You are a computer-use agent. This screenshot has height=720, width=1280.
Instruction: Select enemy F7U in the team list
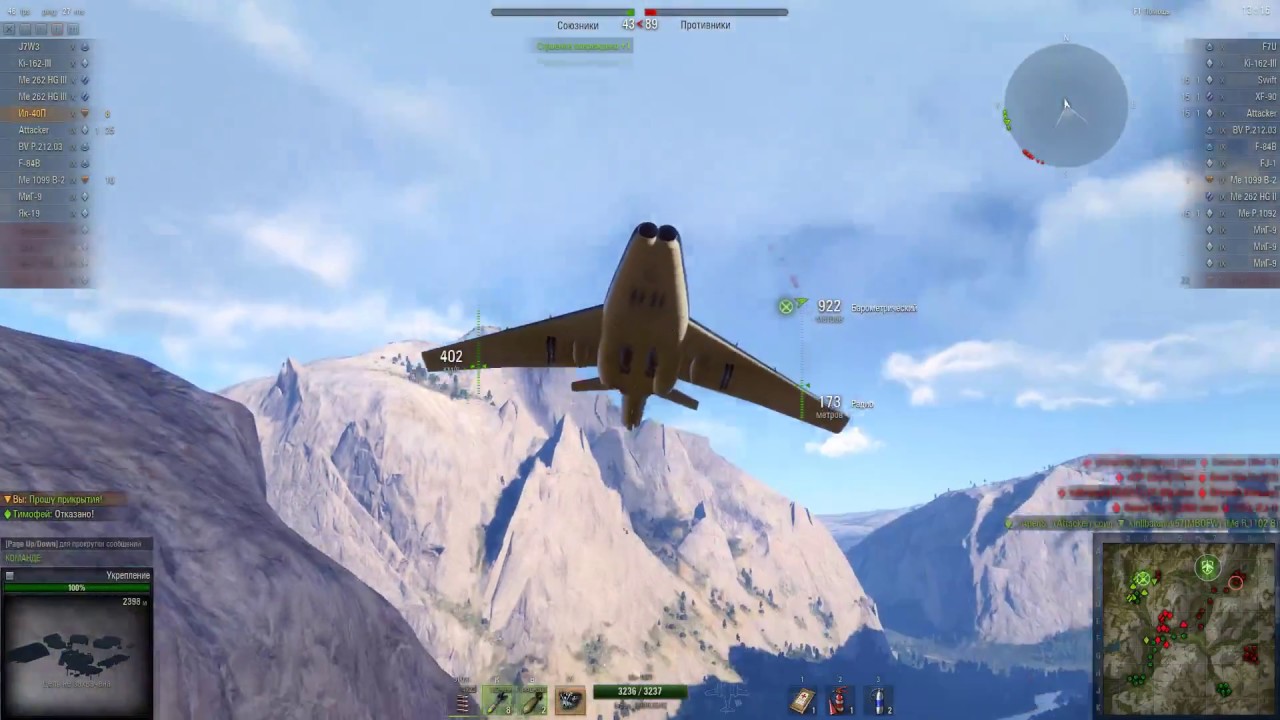(x=1268, y=46)
